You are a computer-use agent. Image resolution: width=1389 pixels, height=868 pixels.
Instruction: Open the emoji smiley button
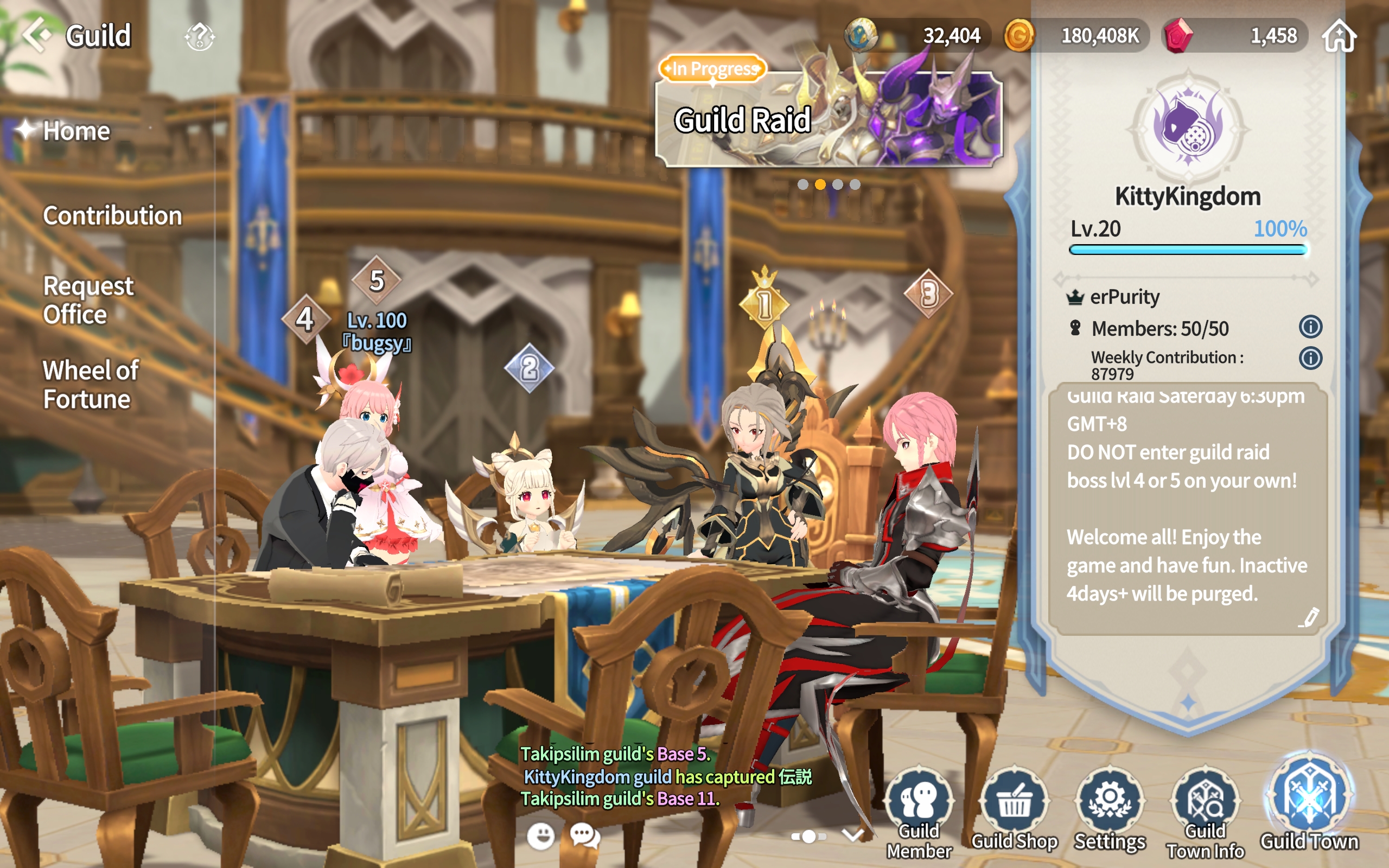coord(540,836)
